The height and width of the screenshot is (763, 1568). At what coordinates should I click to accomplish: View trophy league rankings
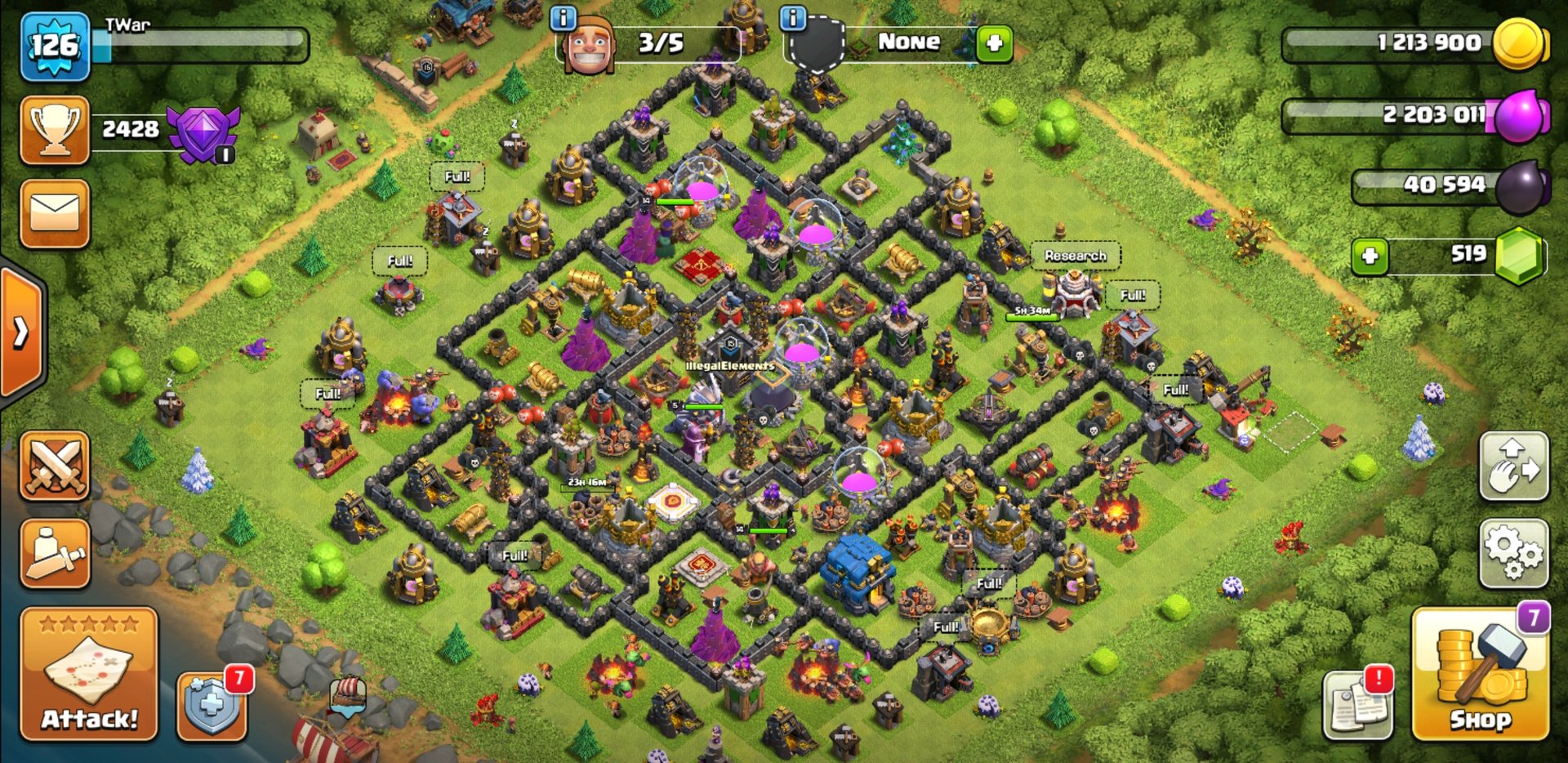point(55,130)
